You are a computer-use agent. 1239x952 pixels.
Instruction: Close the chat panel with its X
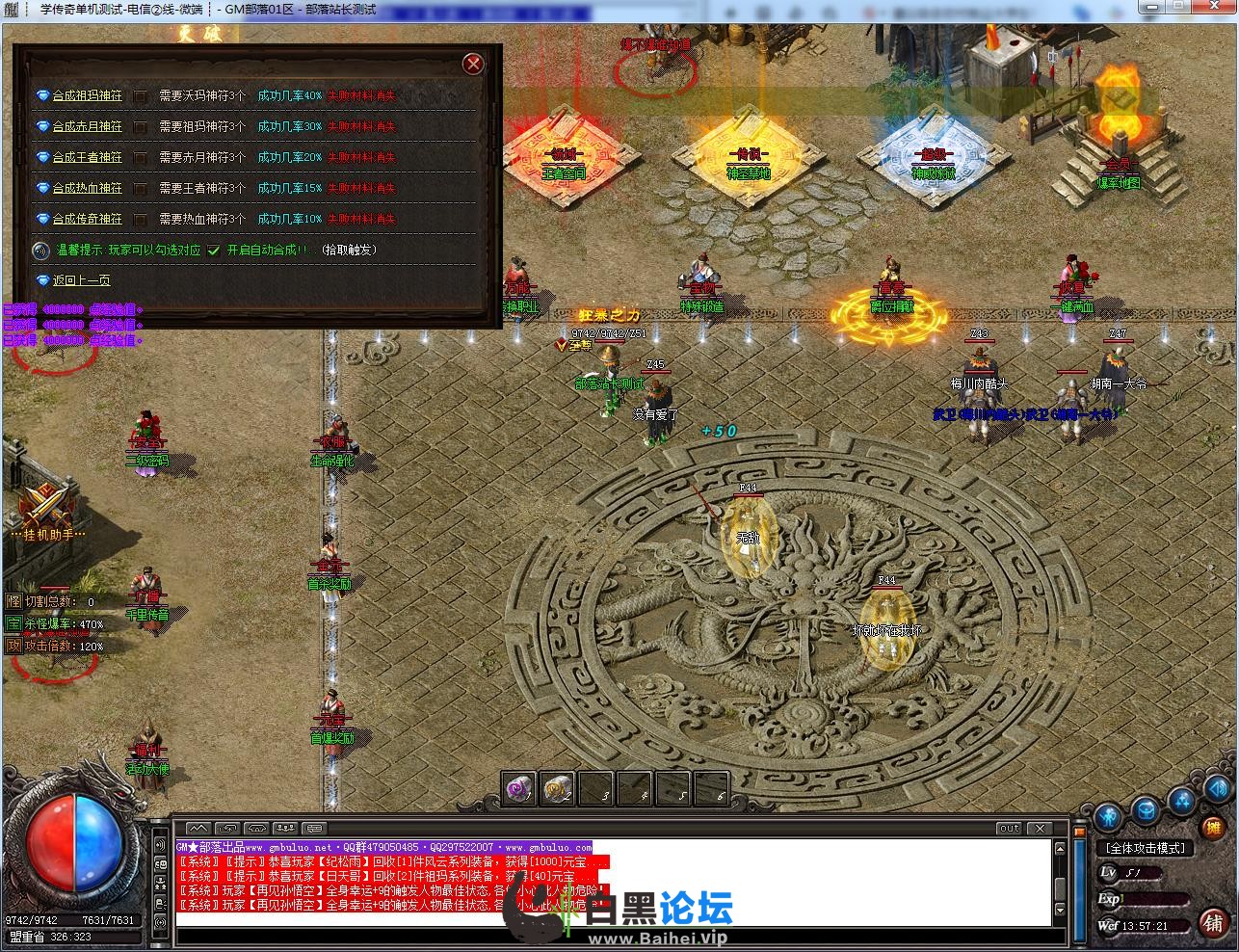pos(1039,828)
